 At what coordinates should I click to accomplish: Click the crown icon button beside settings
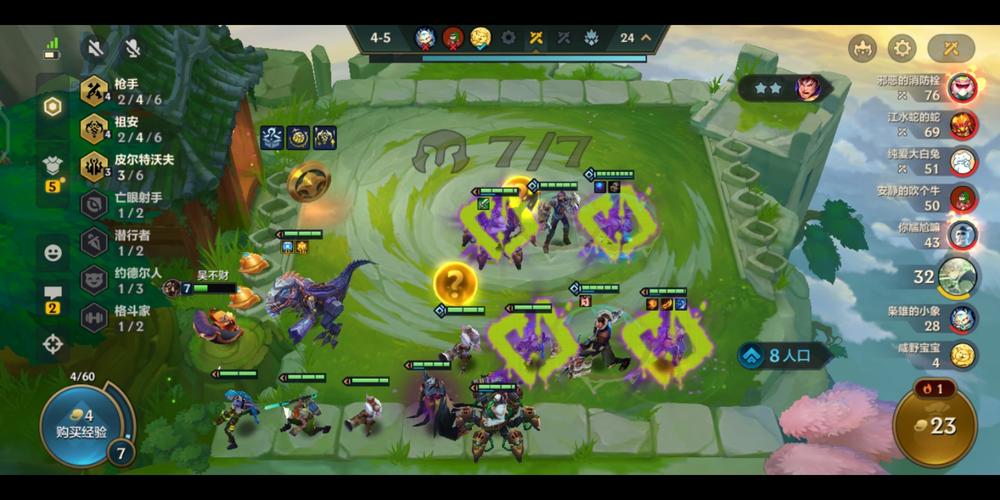(862, 48)
